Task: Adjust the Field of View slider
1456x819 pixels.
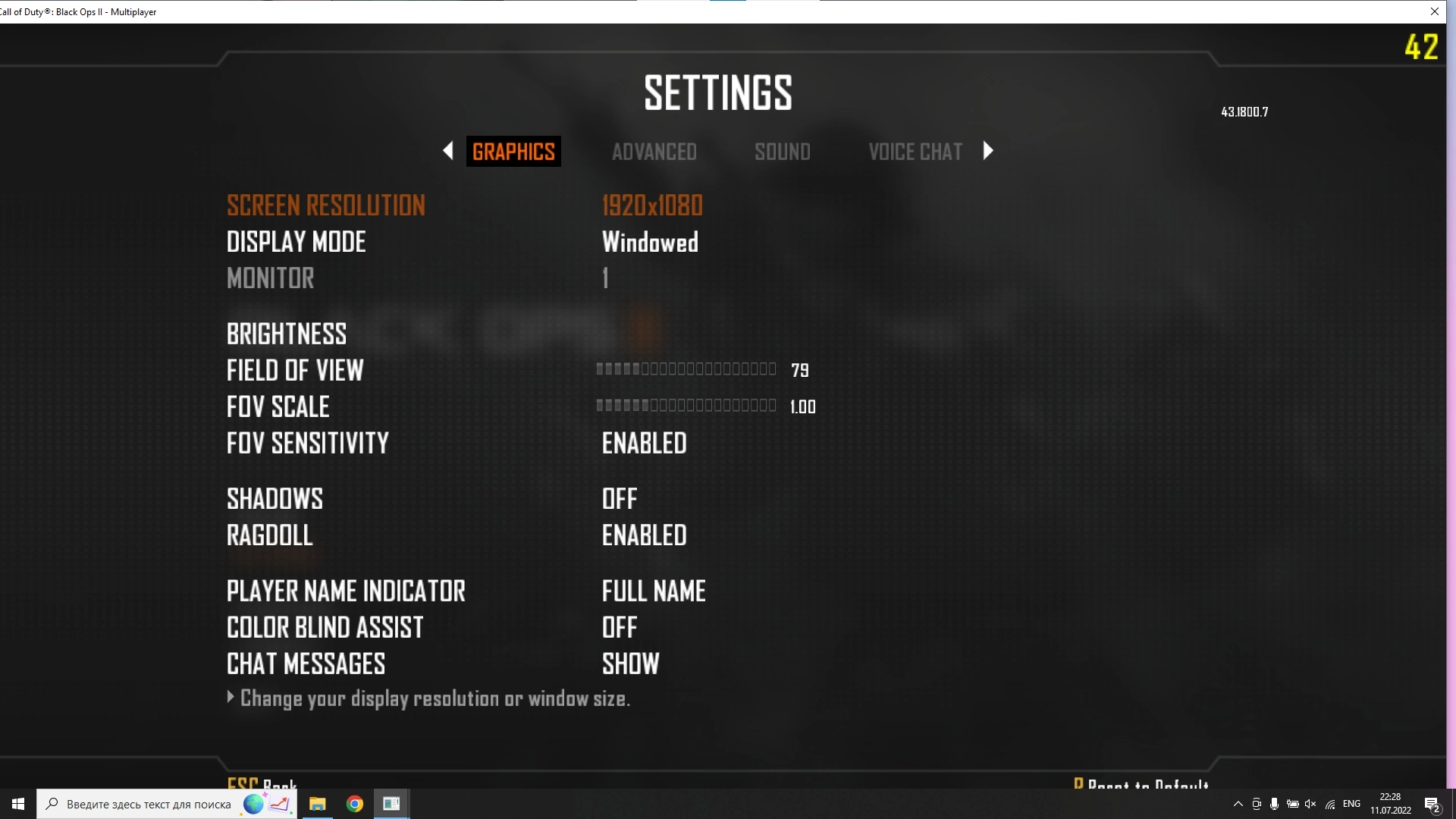Action: coord(686,369)
